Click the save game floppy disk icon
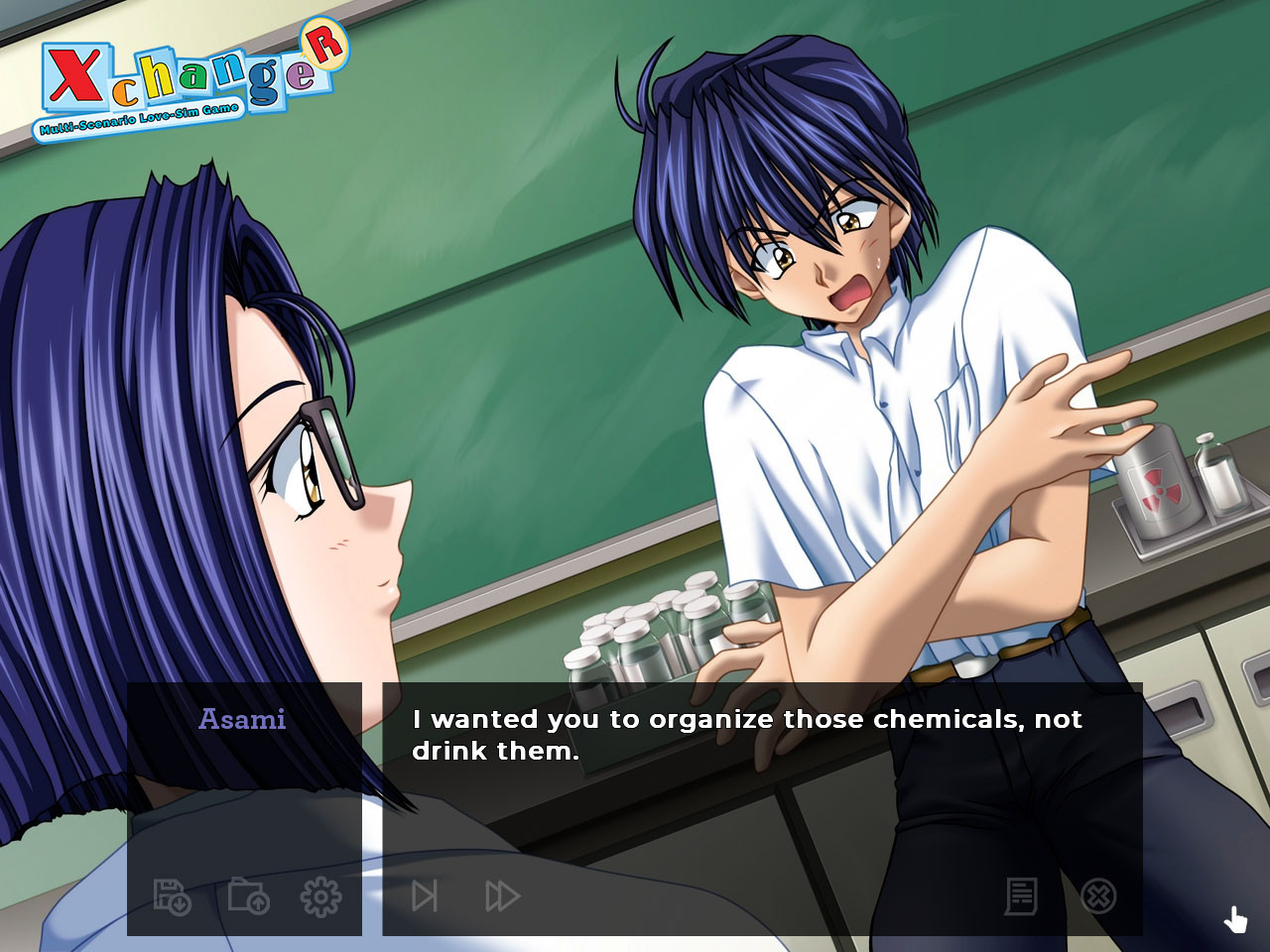The height and width of the screenshot is (952, 1270). 171,894
